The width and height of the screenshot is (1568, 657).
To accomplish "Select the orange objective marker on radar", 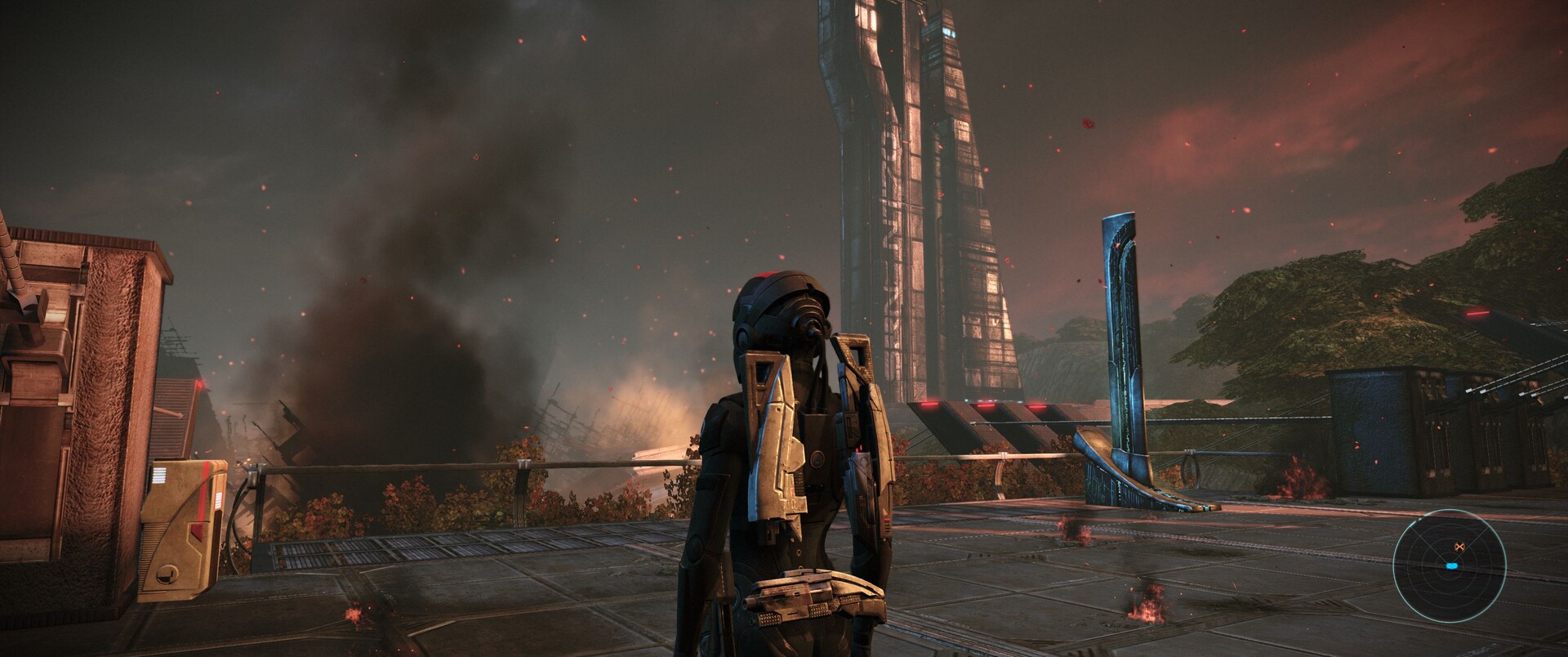I will coord(1459,547).
